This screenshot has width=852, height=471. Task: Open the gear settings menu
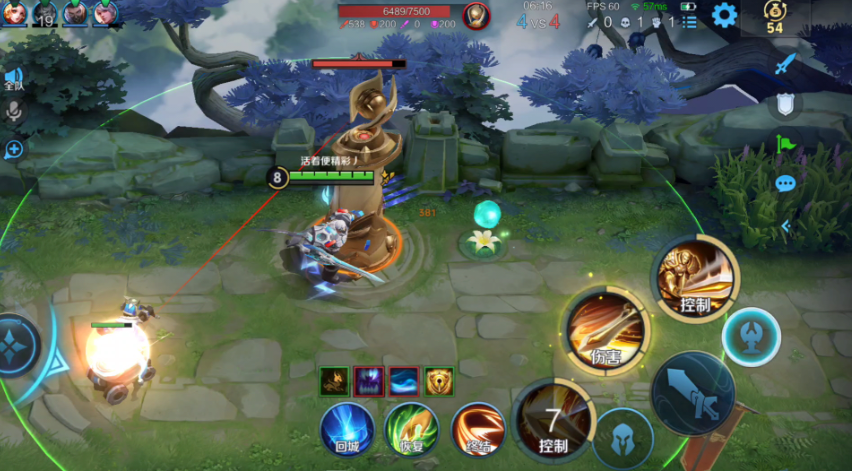(723, 15)
